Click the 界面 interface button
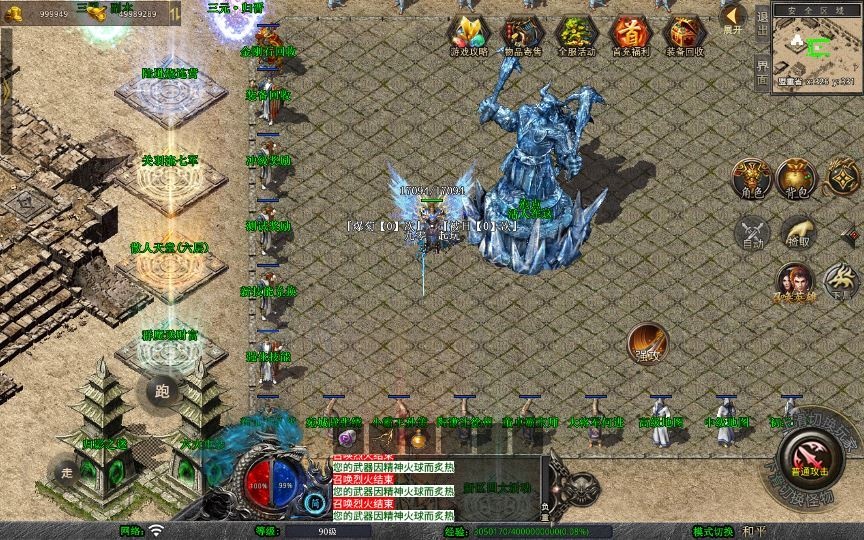864x540 pixels. click(762, 72)
